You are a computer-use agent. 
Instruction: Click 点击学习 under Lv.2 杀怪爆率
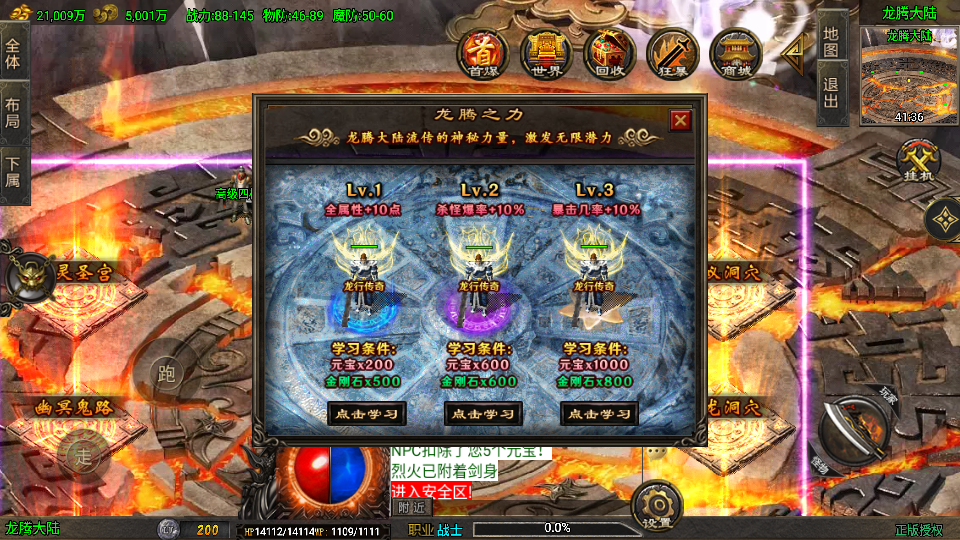pos(483,413)
